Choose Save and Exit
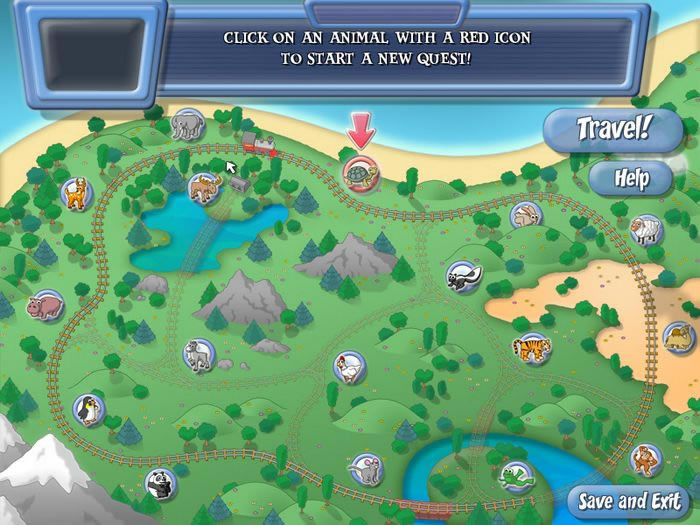 click(x=628, y=501)
